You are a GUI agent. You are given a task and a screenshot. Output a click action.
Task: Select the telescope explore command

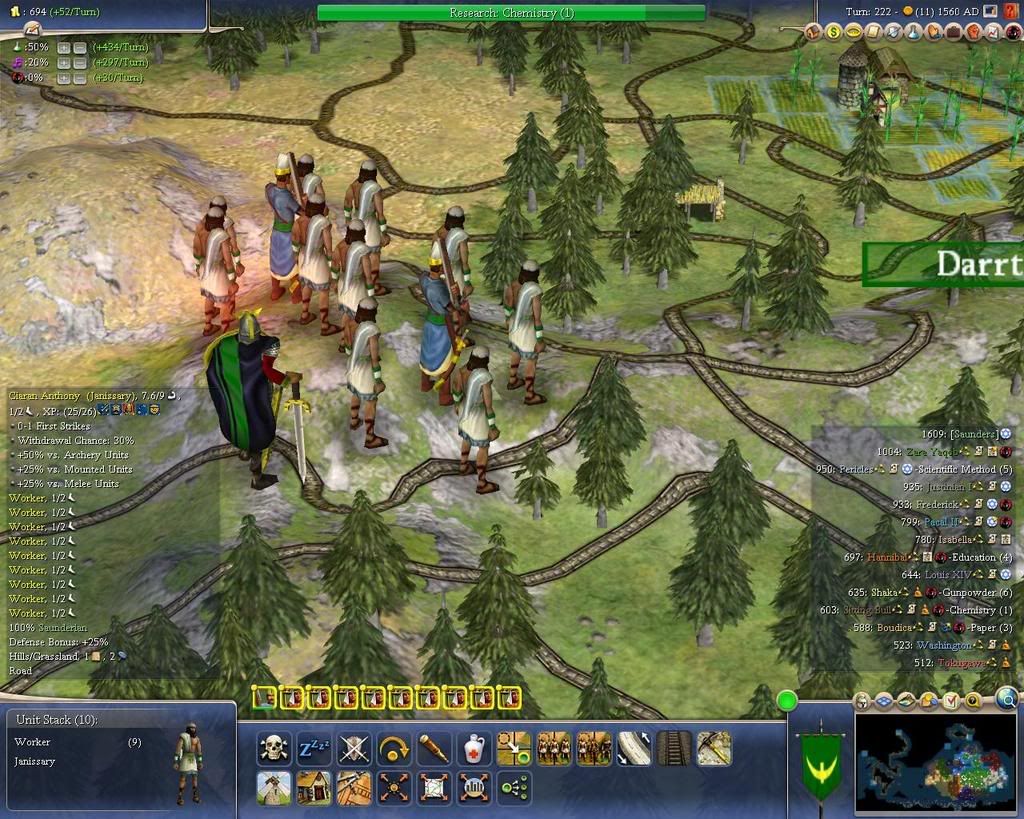click(433, 748)
